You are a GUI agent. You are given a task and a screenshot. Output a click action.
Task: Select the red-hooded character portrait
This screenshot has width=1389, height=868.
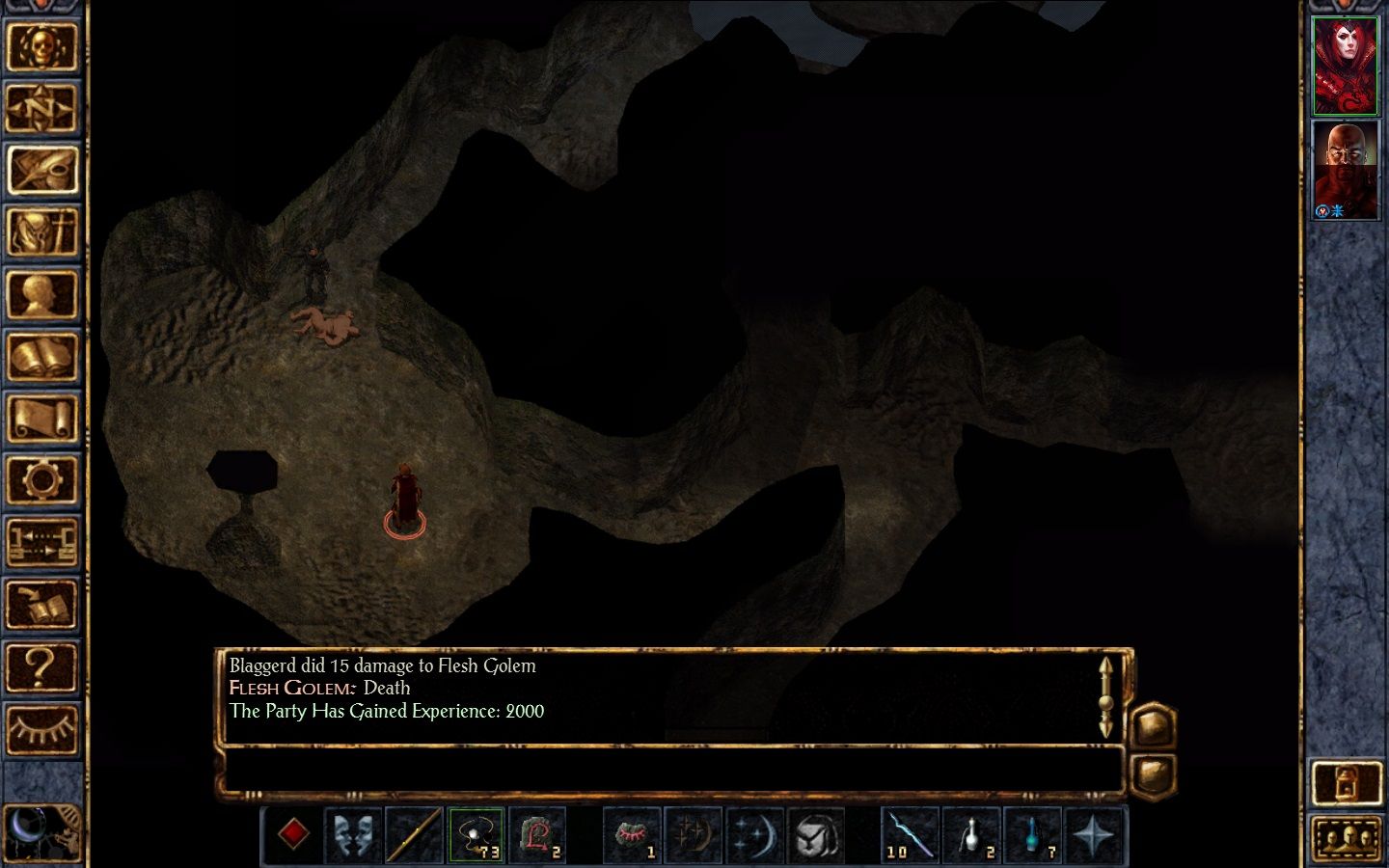click(x=1345, y=66)
